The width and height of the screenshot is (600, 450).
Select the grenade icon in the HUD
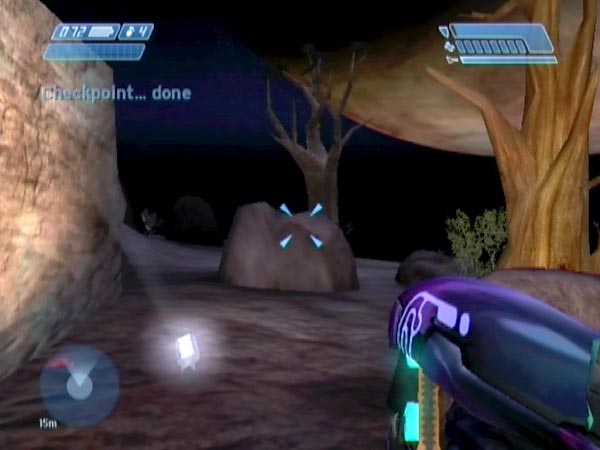128,32
